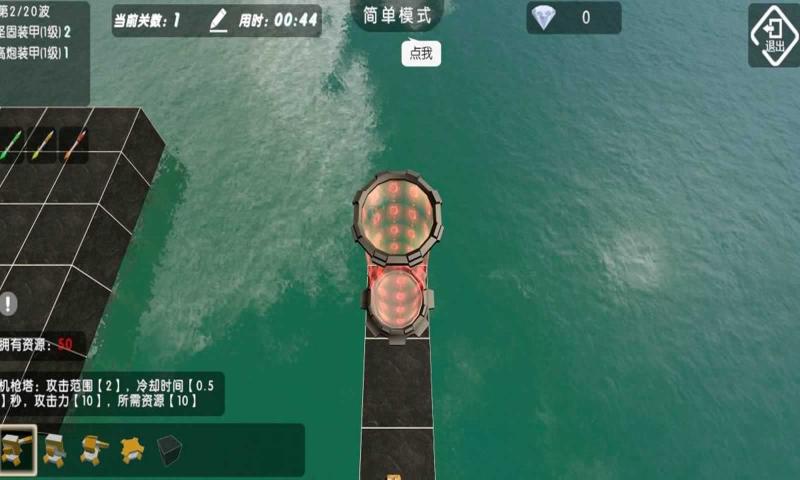The image size is (800, 480).
Task: Select the orange cannon turret
Action: [x=93, y=450]
